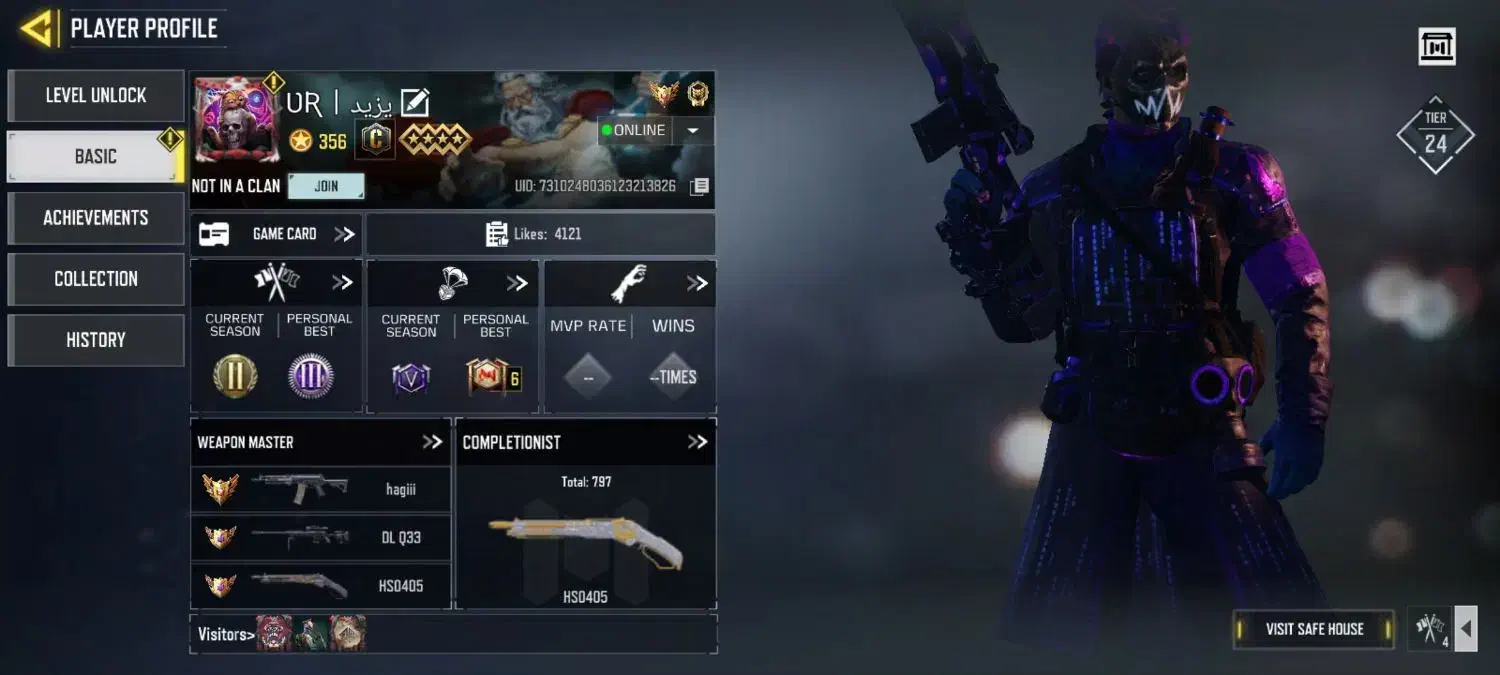Open the Visitors list
The image size is (1500, 675).
(x=225, y=634)
